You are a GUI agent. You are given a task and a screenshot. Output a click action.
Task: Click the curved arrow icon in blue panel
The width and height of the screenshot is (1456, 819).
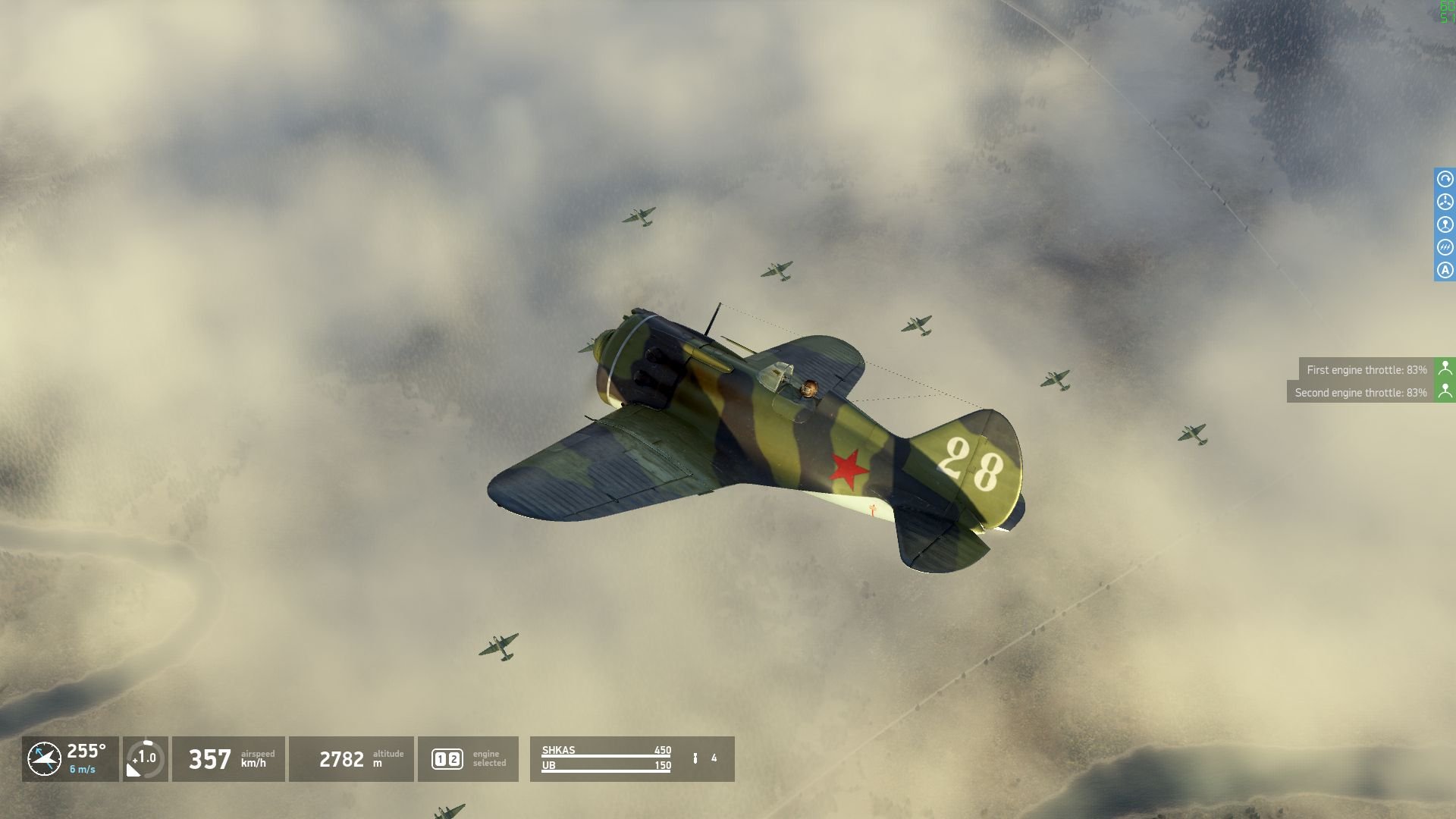(x=1445, y=179)
